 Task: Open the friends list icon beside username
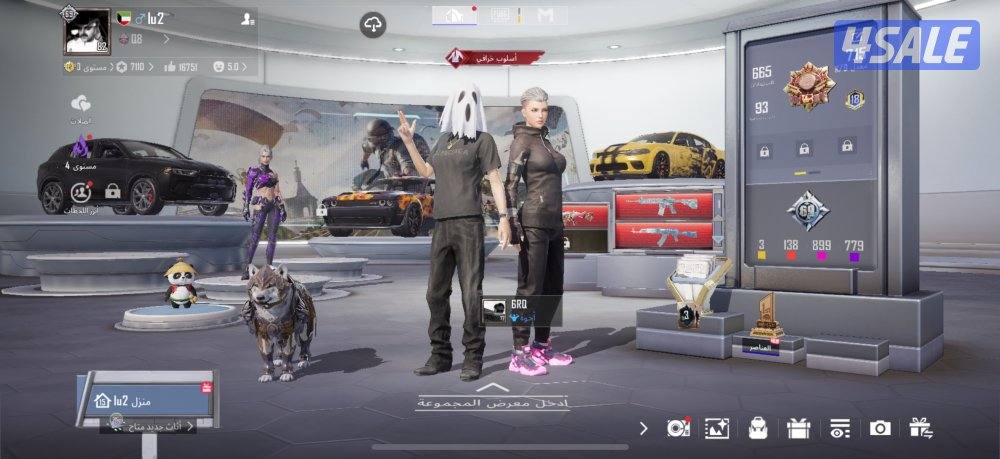247,19
